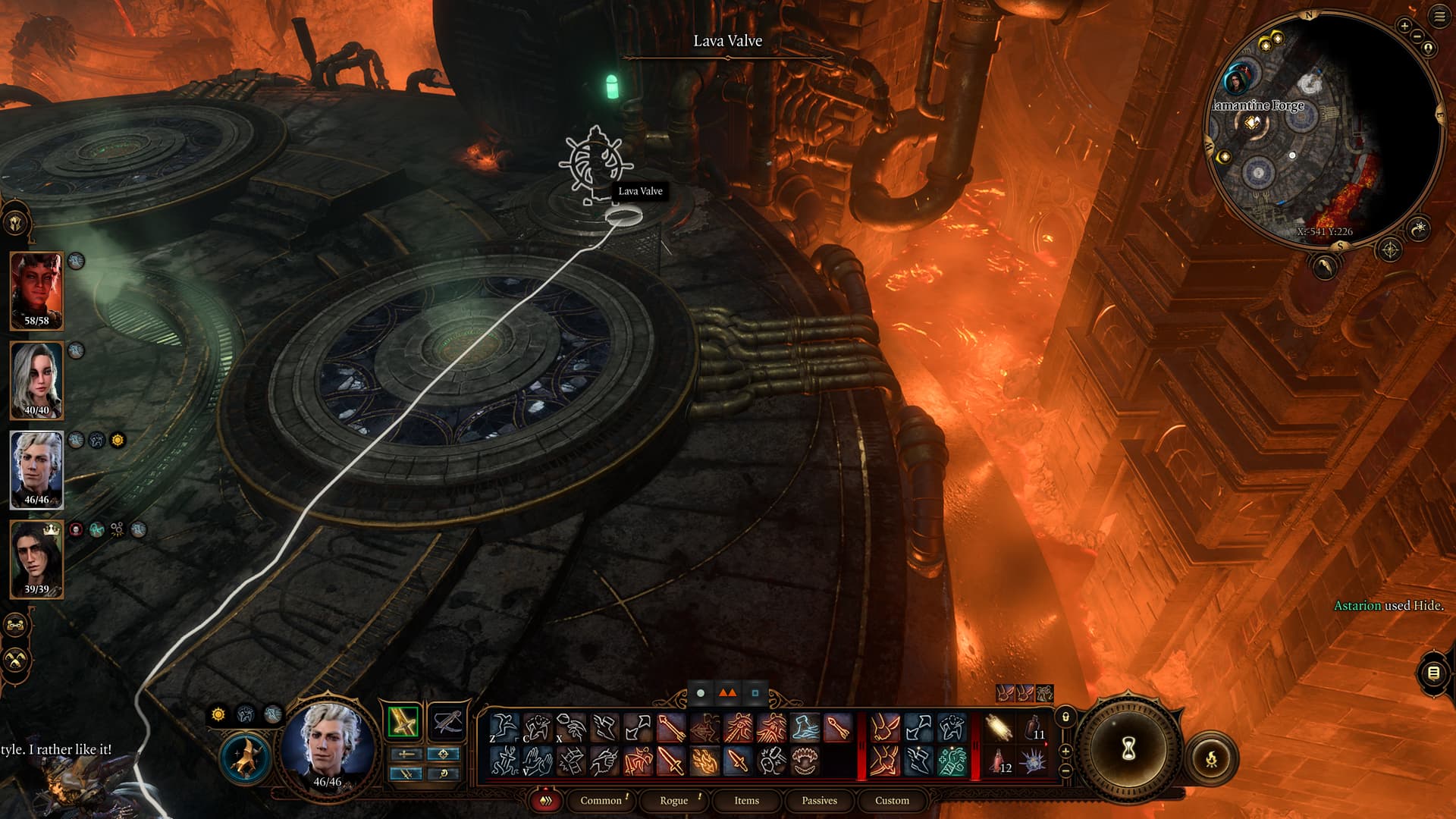1456x819 pixels.
Task: Click the Adamantine Forge minimap
Action: (x=1323, y=129)
